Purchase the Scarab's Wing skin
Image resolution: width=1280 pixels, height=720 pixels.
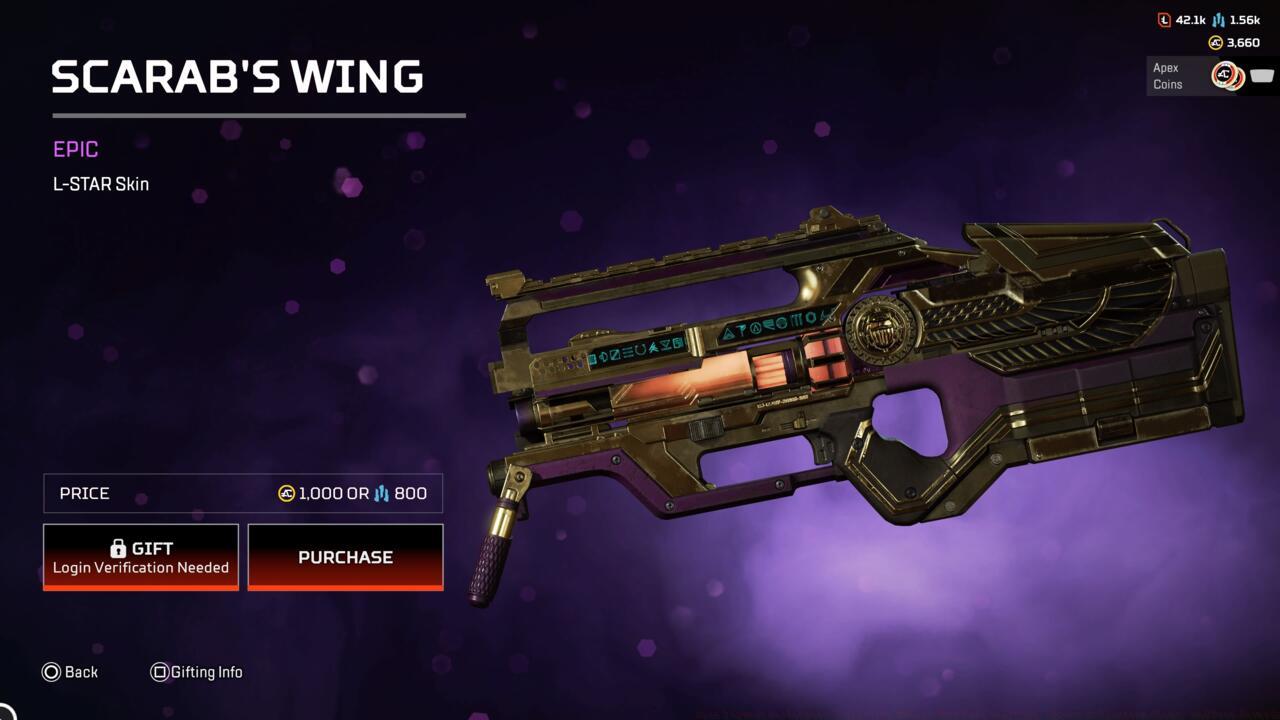click(x=345, y=557)
